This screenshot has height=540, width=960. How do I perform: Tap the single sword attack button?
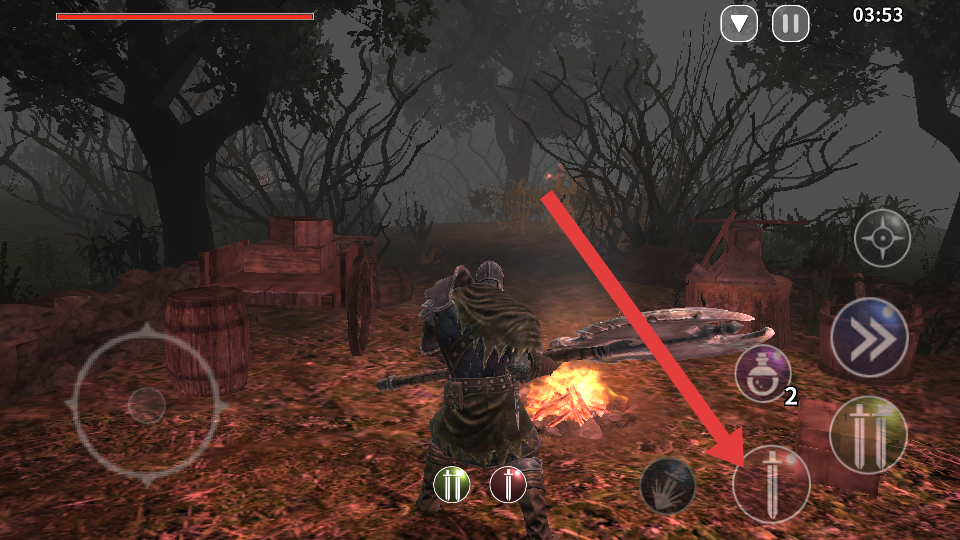pyautogui.click(x=771, y=484)
